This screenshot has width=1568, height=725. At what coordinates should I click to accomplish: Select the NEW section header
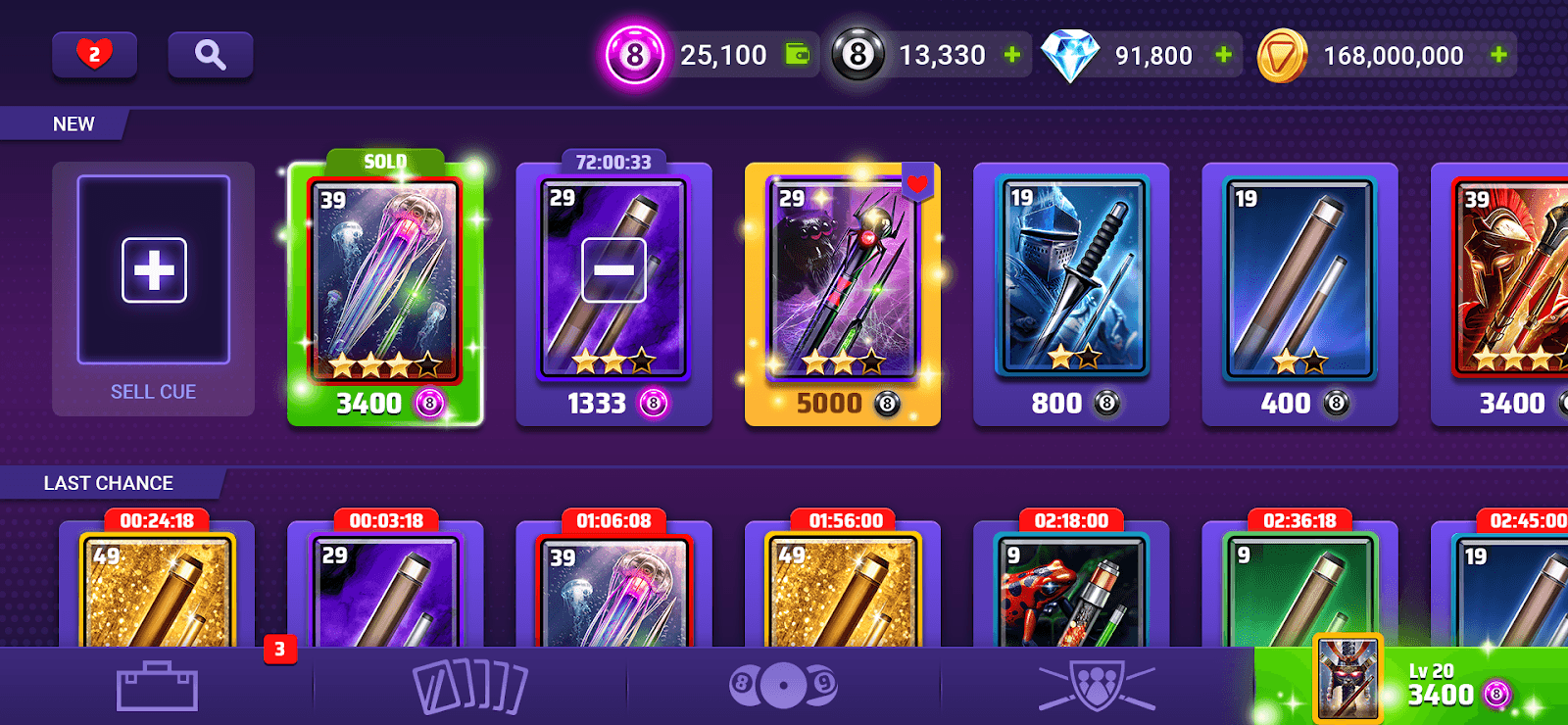point(73,124)
